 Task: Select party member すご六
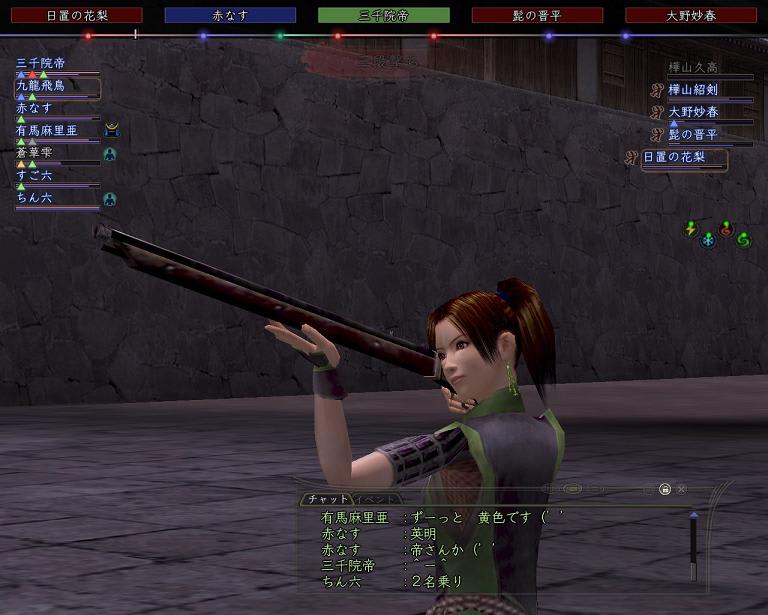(x=35, y=176)
